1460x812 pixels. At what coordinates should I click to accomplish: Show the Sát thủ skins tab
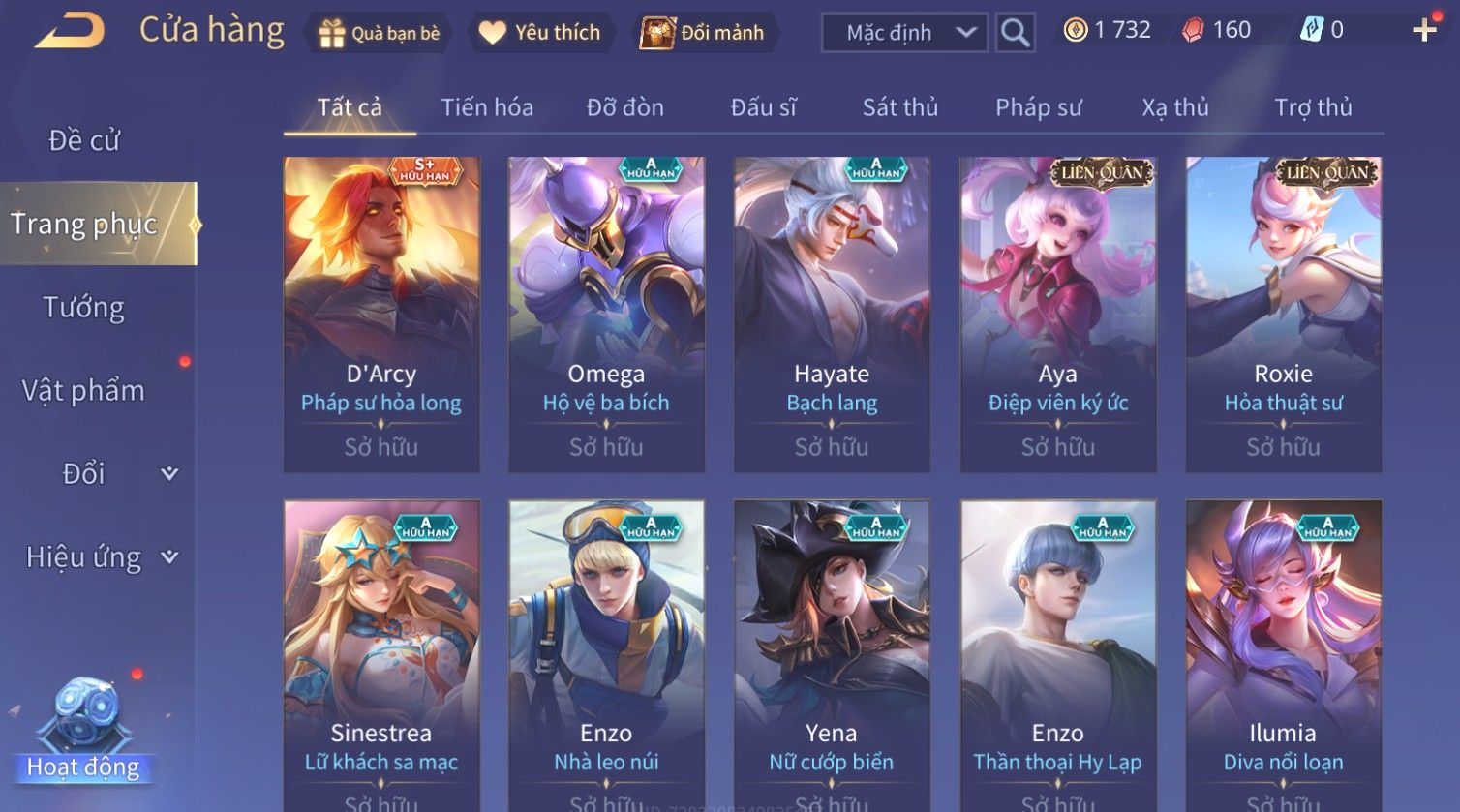pyautogui.click(x=900, y=107)
